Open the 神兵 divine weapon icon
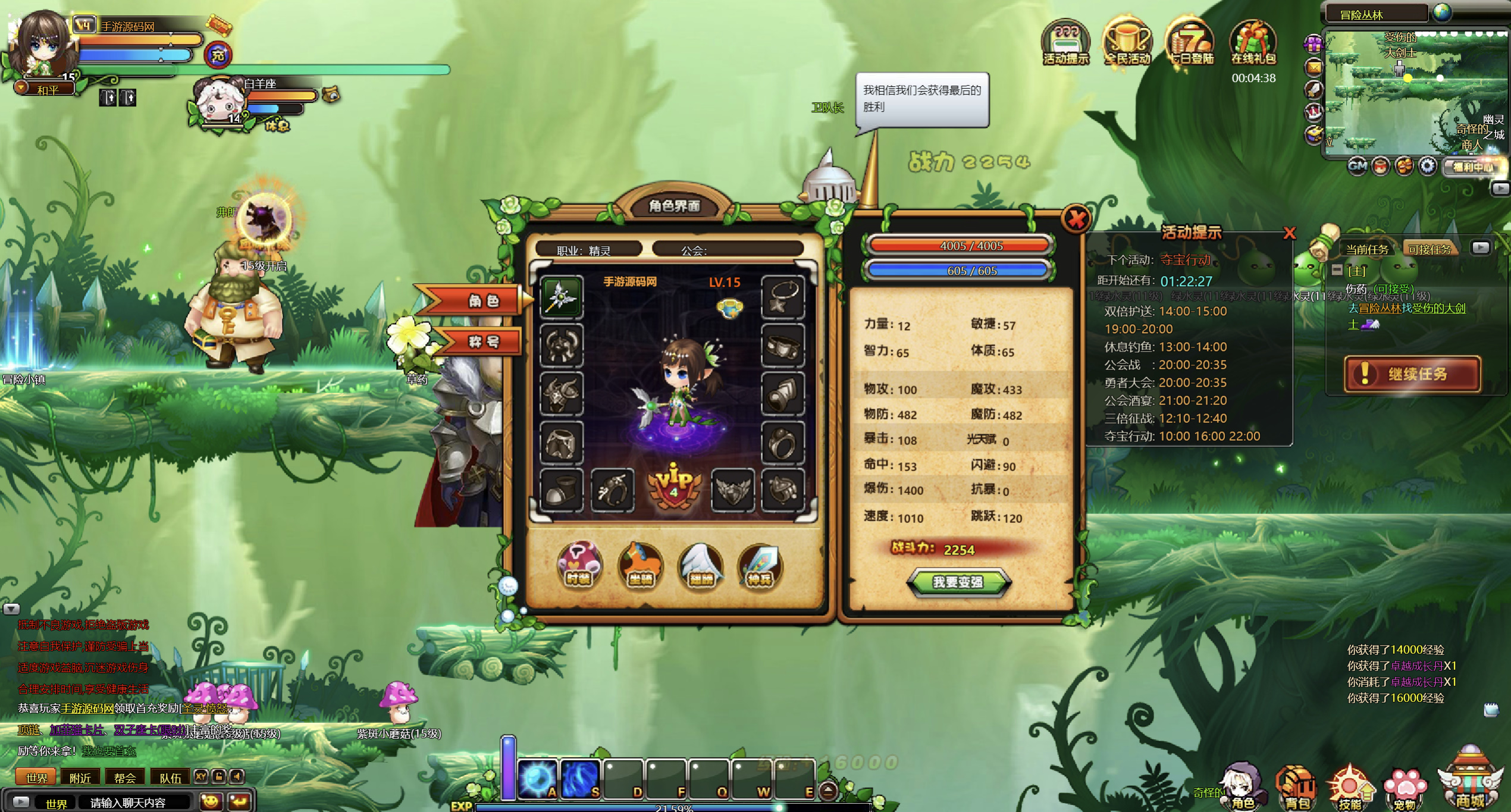1511x812 pixels. (x=760, y=565)
